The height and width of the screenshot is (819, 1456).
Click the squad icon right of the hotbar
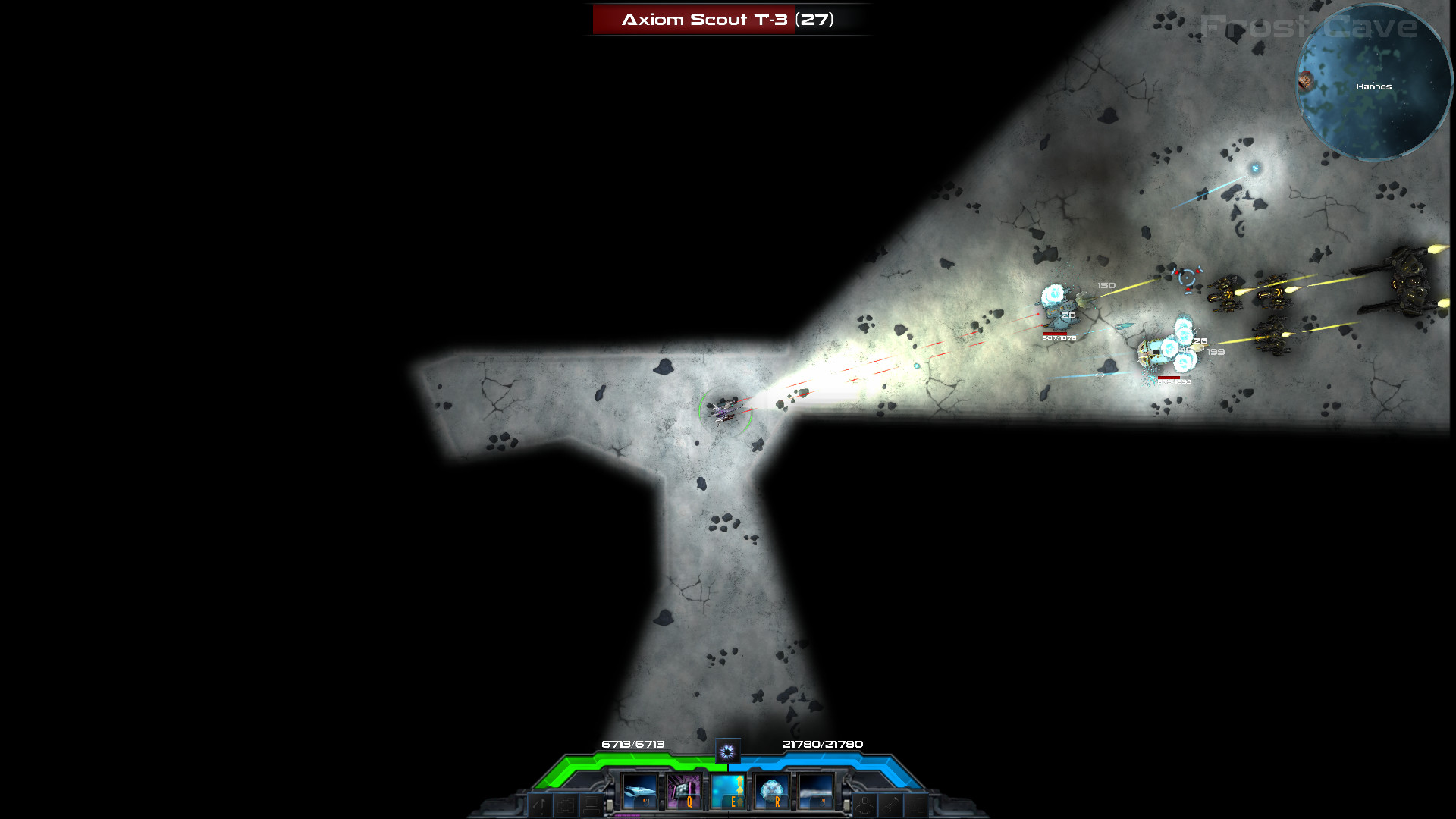[x=864, y=802]
